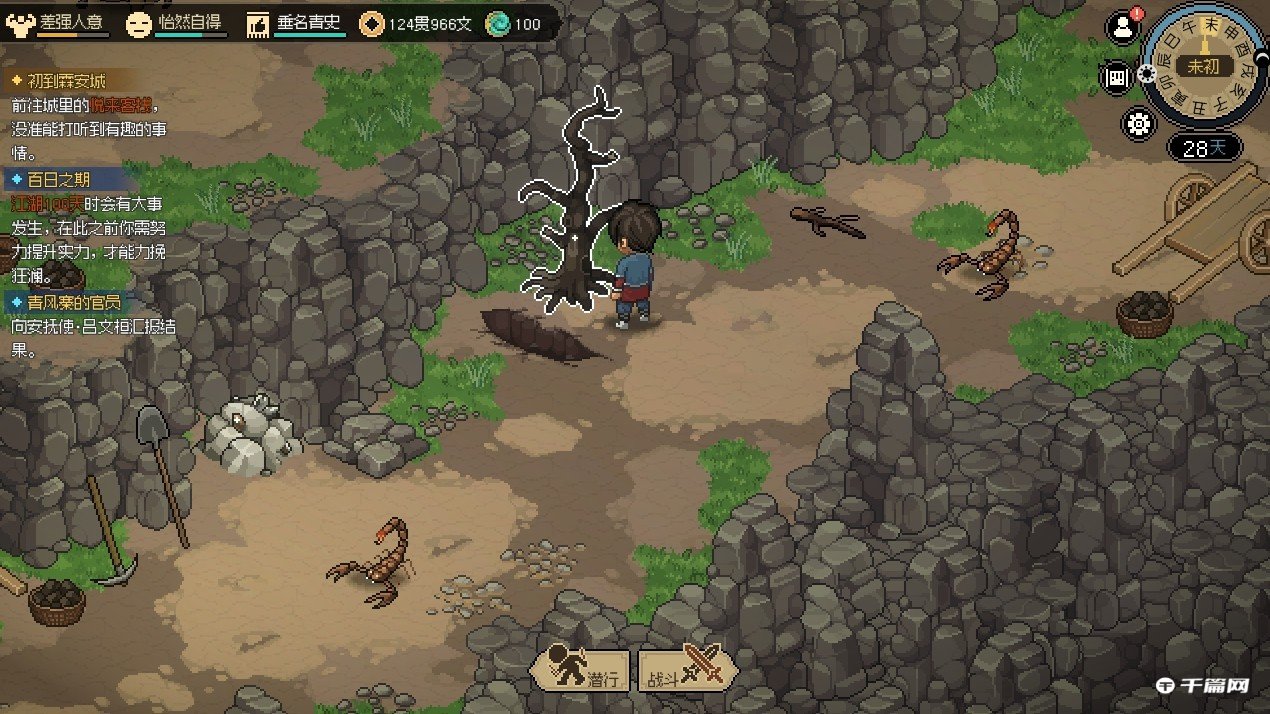The height and width of the screenshot is (714, 1270).
Task: Click the 垂名青史 reputation icon
Action: pos(258,24)
